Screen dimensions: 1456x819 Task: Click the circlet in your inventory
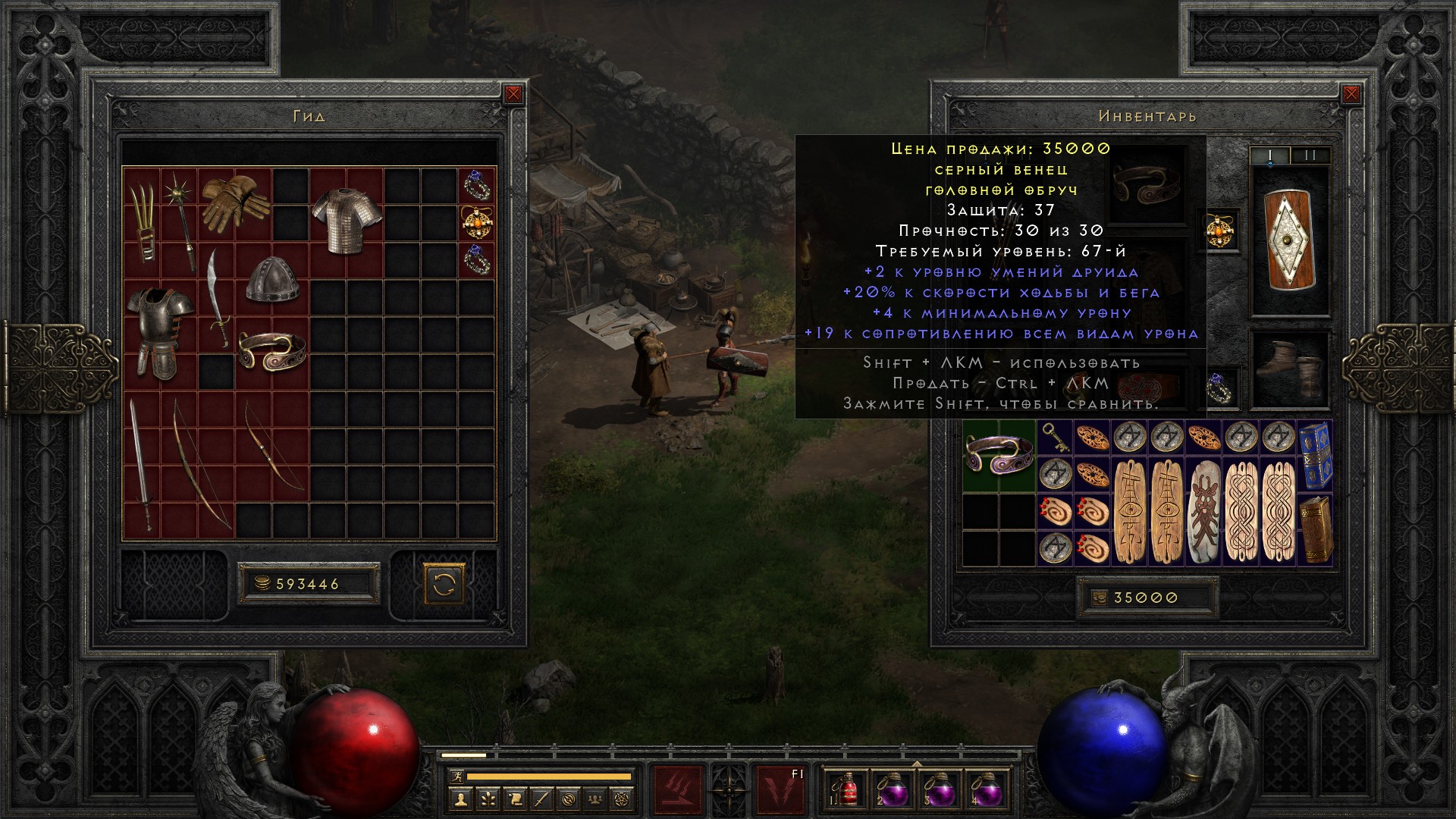tap(999, 455)
